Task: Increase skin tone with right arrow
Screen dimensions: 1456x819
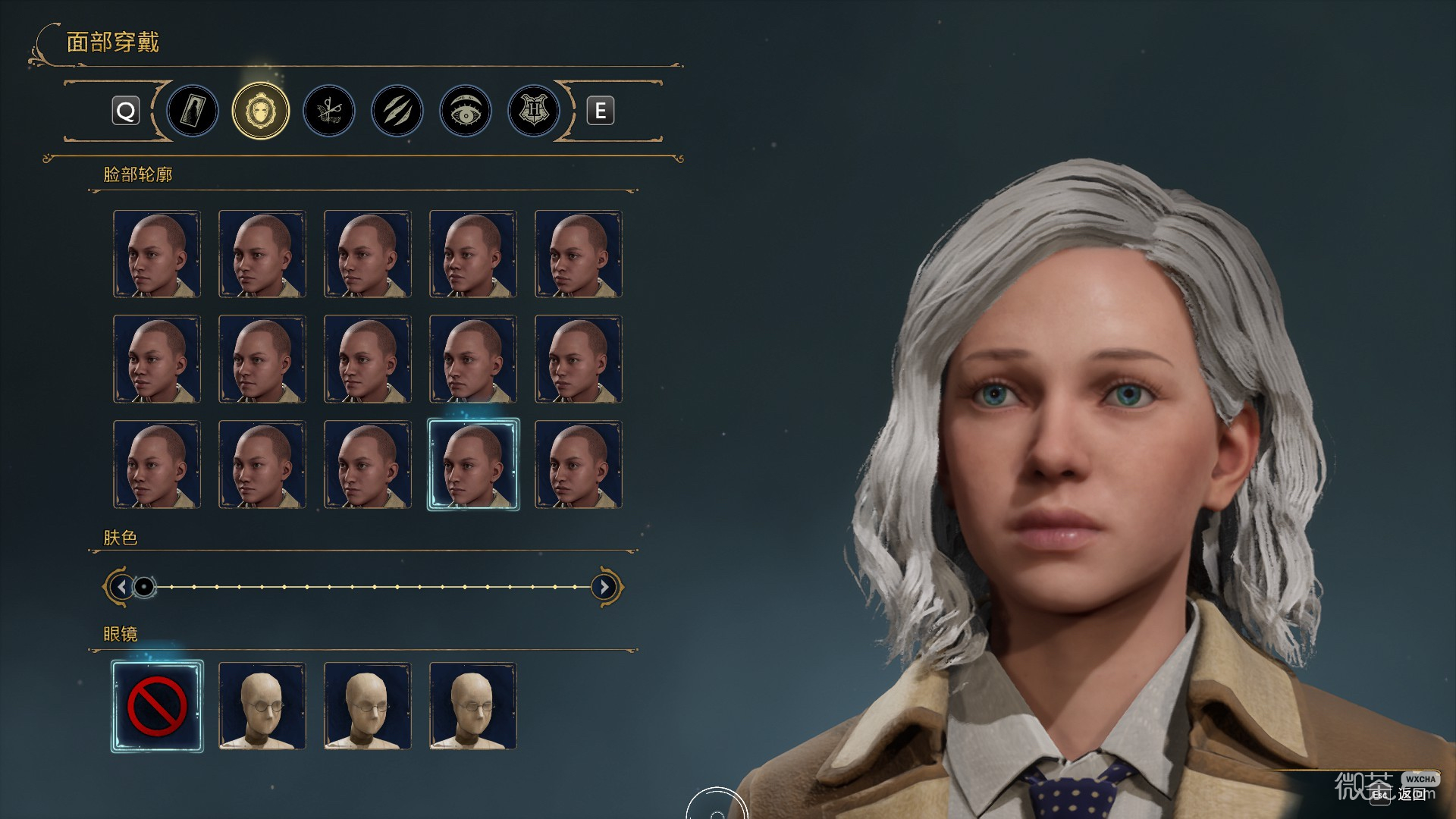Action: [604, 586]
